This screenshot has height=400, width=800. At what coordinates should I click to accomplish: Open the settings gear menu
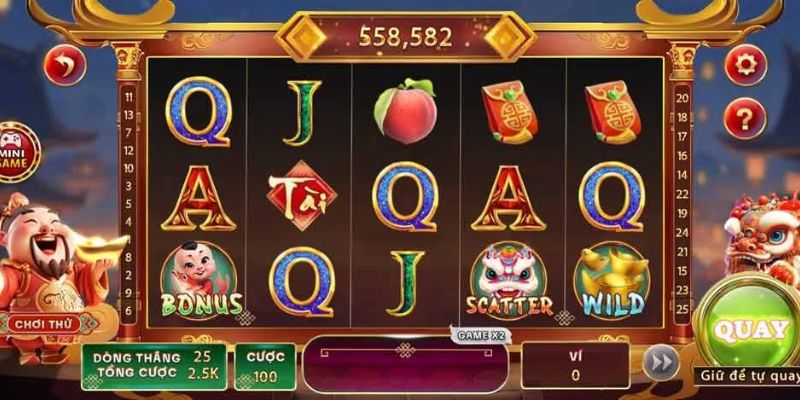coord(745,66)
